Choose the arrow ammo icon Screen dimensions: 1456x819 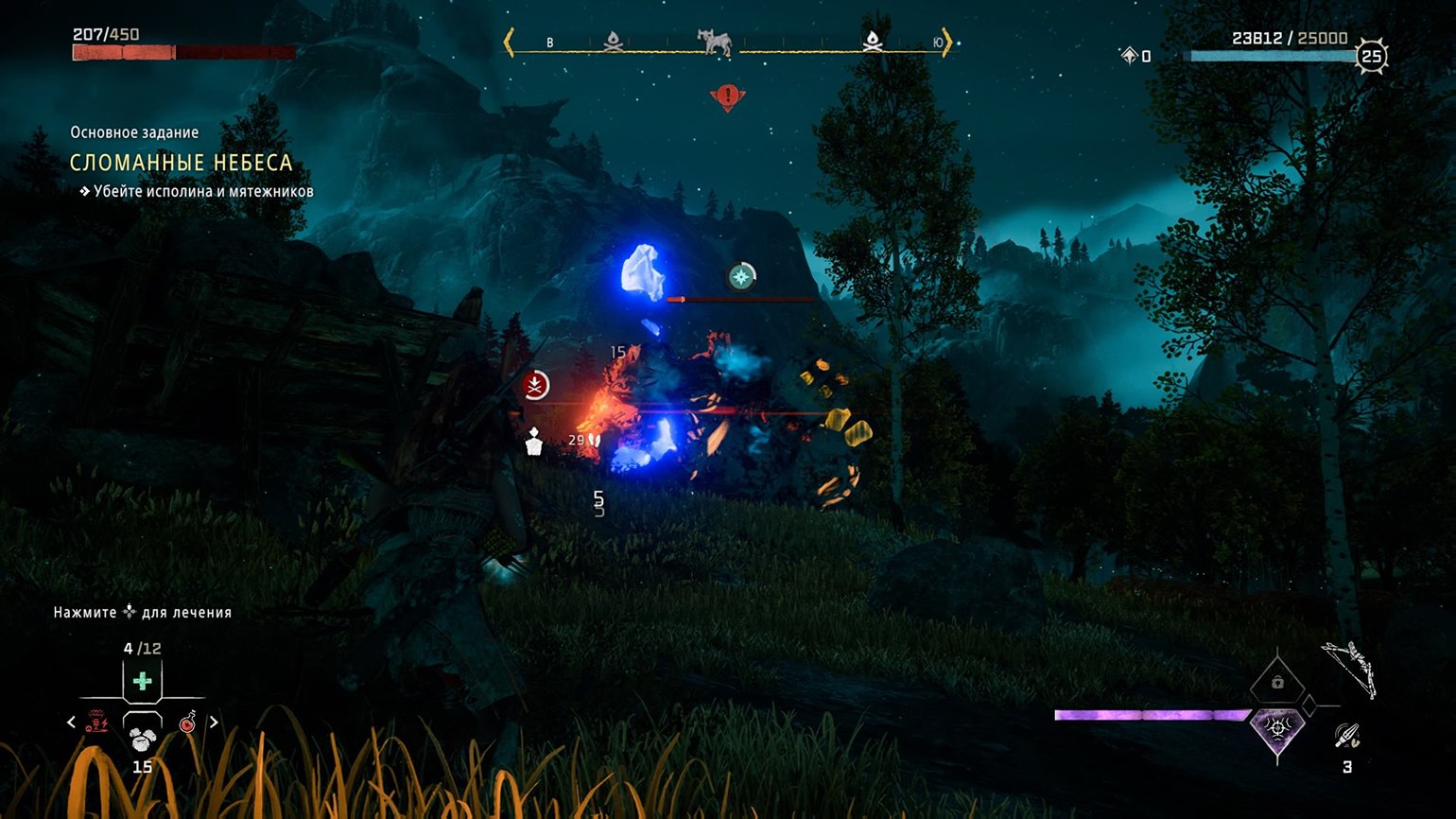tap(1346, 736)
